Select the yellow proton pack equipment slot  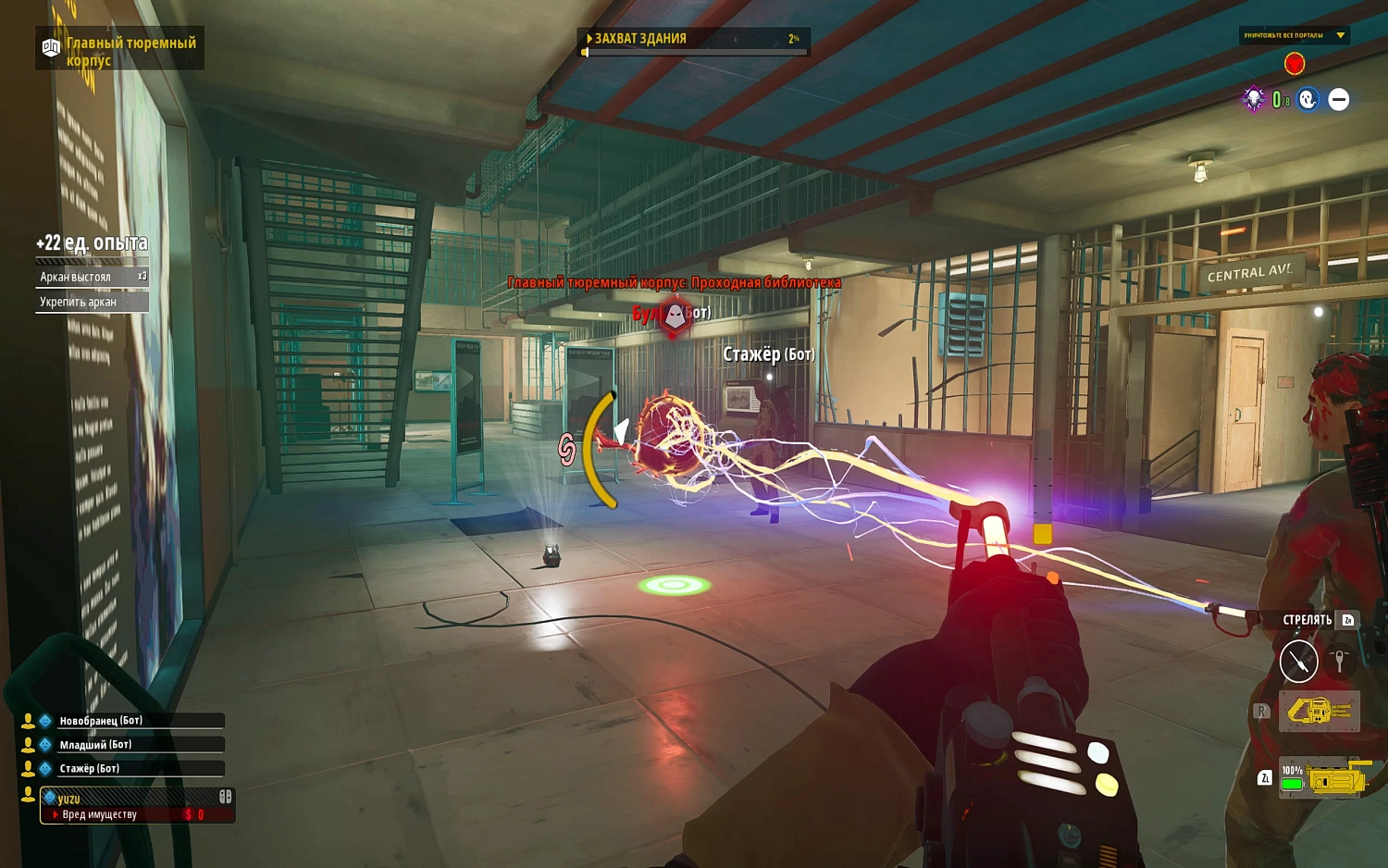pos(1320,711)
